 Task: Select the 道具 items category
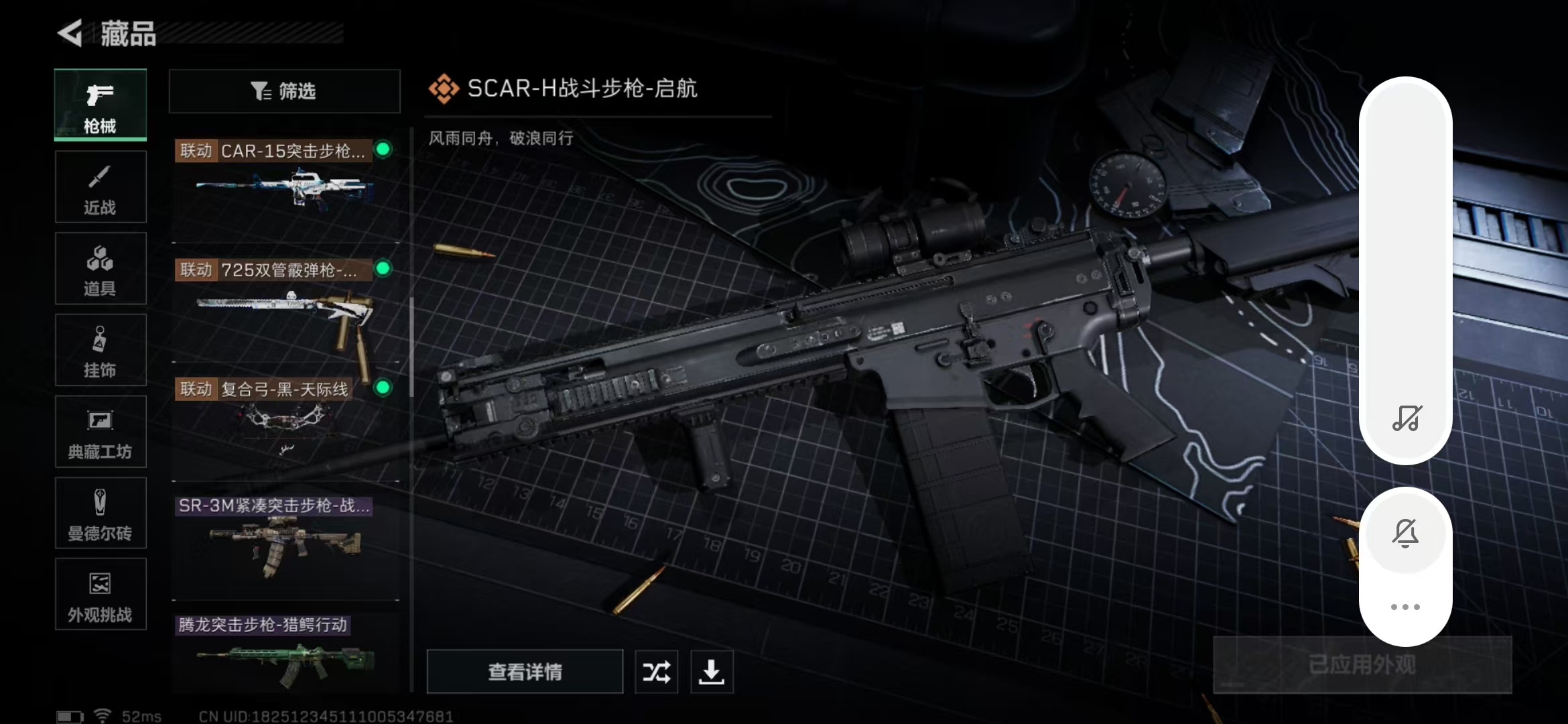(101, 269)
